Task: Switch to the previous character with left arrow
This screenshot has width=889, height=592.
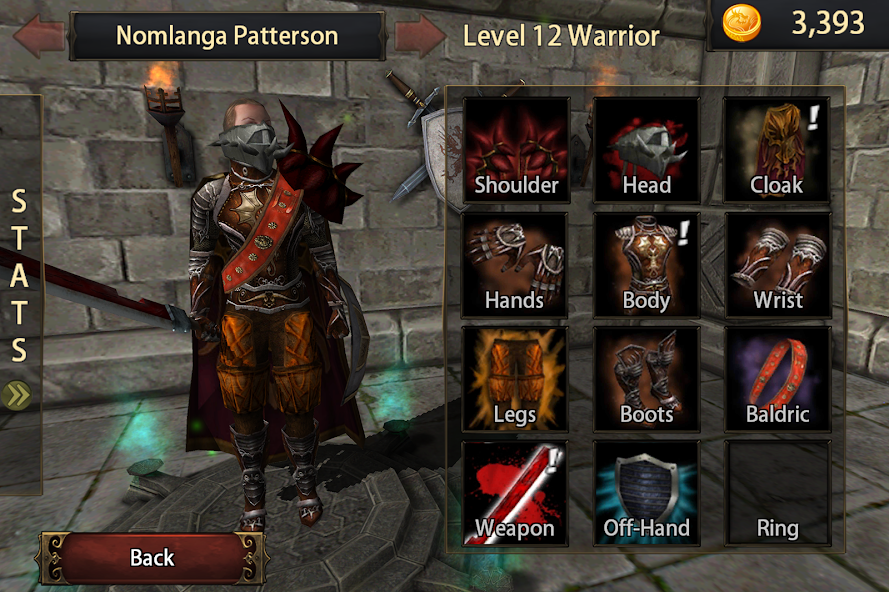Action: pos(40,36)
